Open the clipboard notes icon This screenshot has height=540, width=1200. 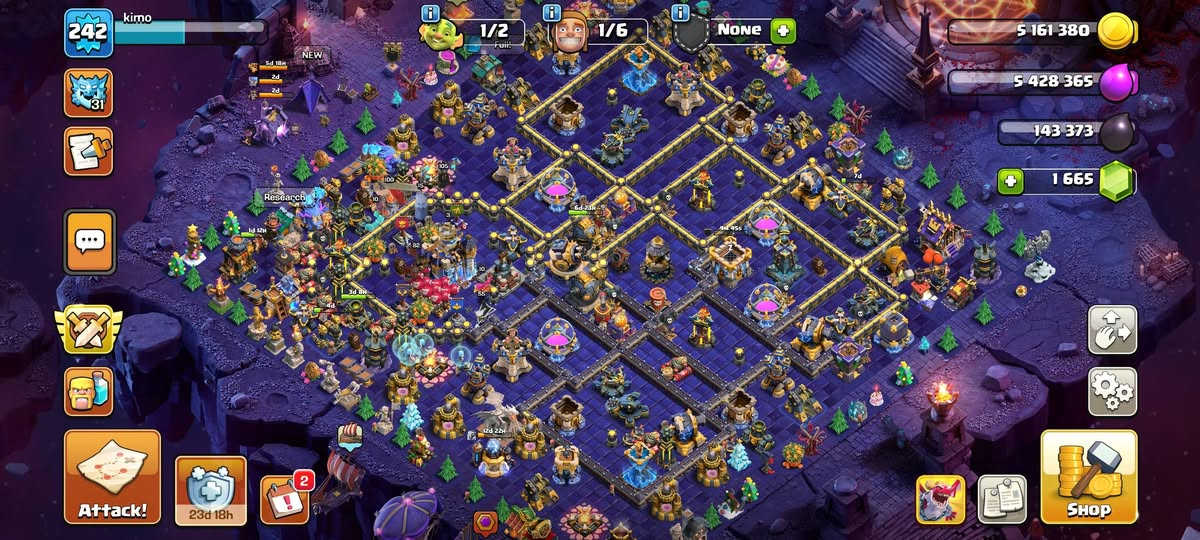[x=1002, y=498]
